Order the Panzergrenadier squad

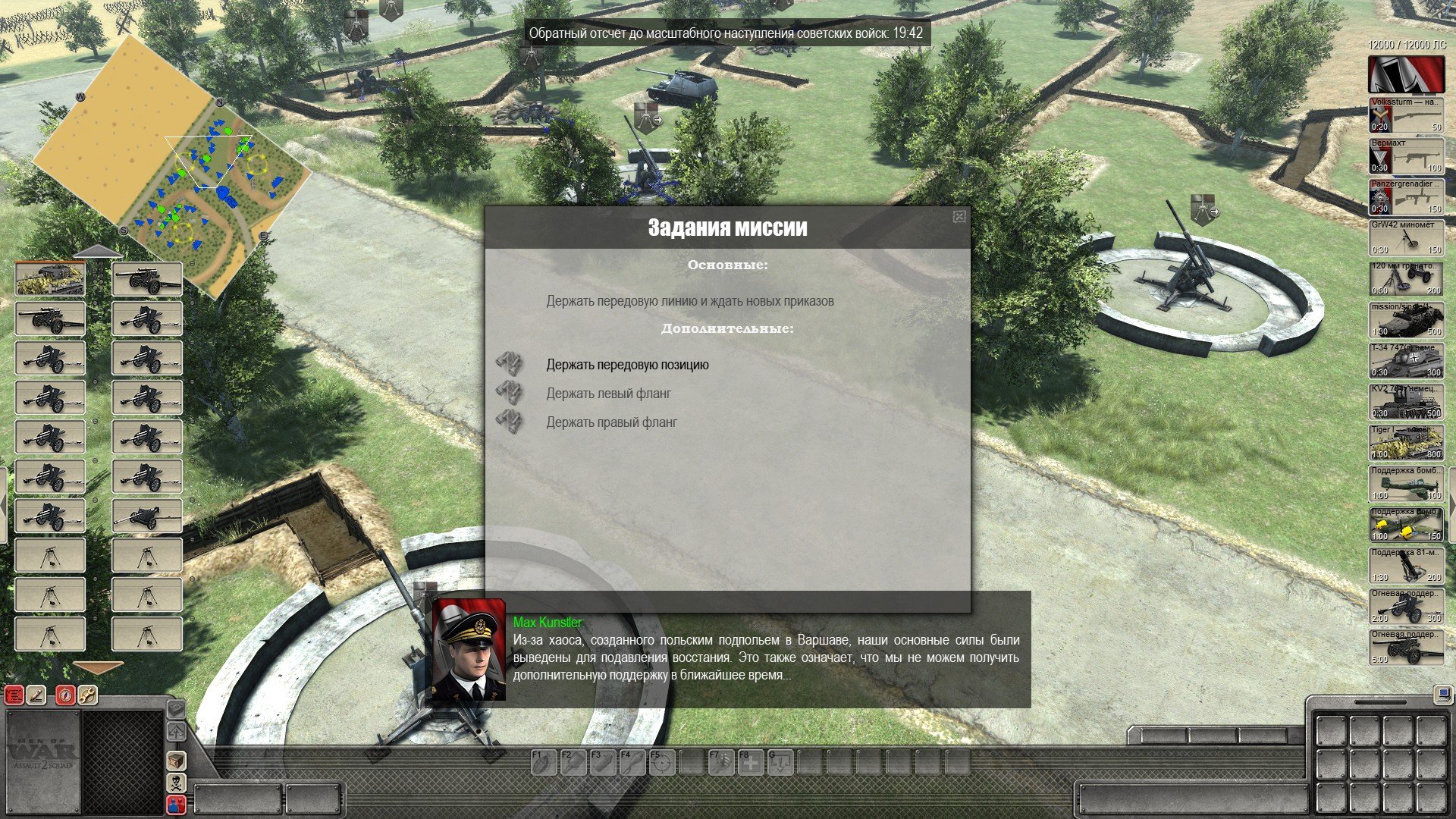click(1406, 197)
